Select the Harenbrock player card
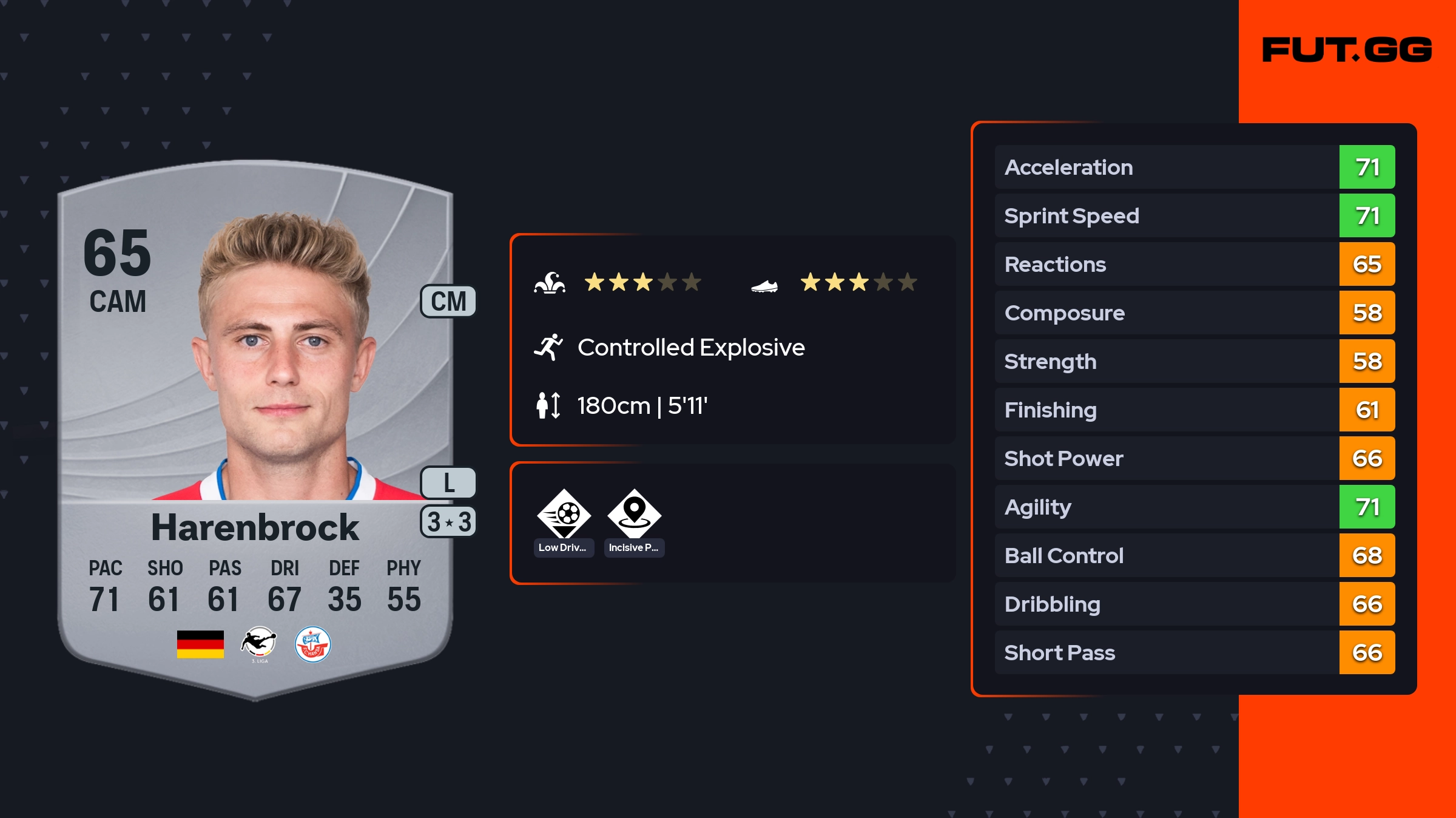Viewport: 1456px width, 818px height. click(255, 425)
